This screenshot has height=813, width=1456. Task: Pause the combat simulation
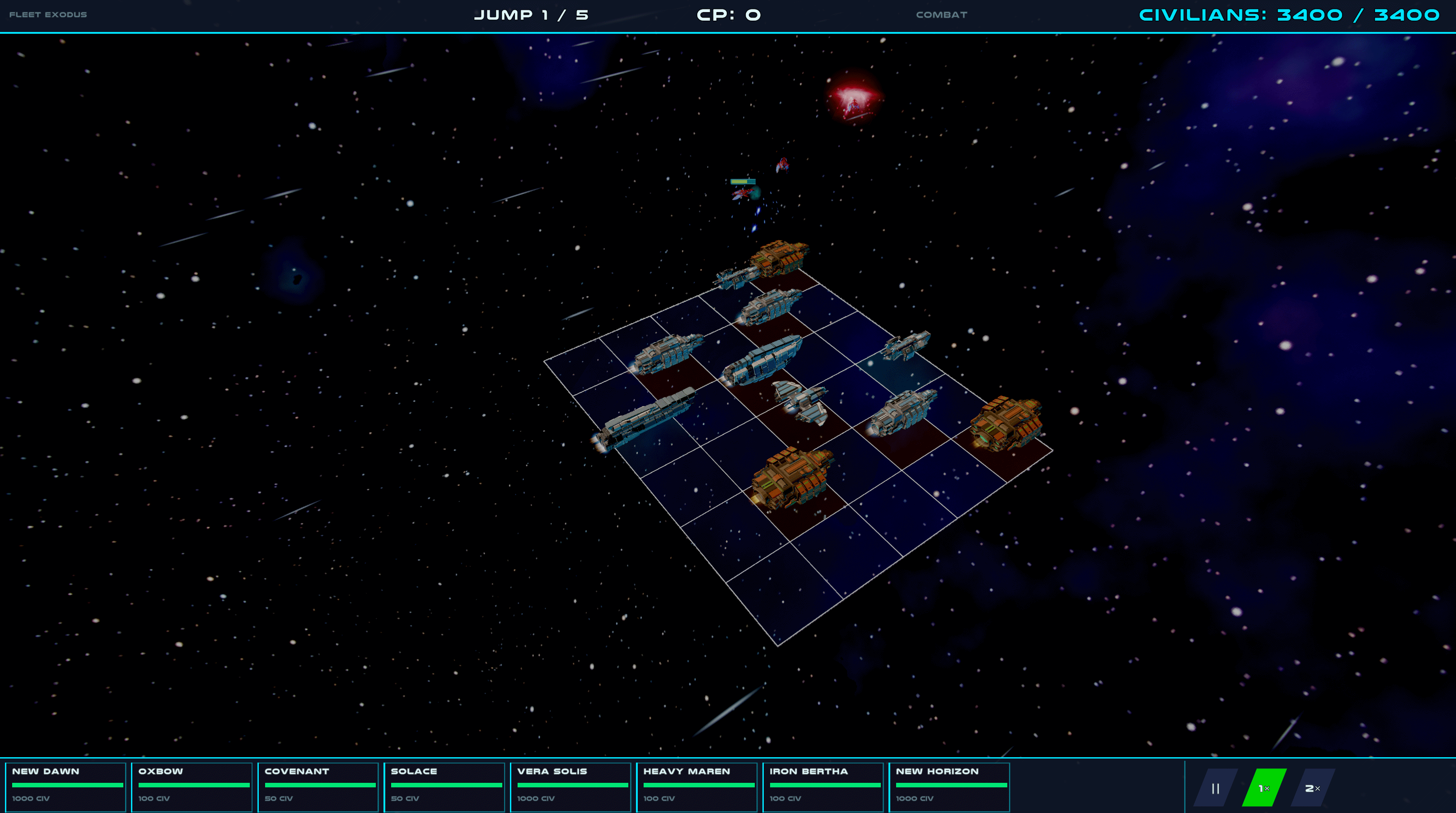pyautogui.click(x=1215, y=787)
